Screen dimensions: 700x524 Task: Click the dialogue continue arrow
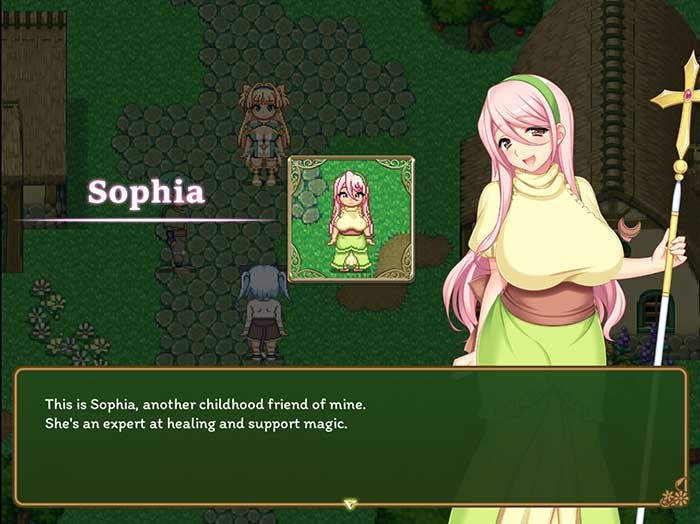pos(349,504)
